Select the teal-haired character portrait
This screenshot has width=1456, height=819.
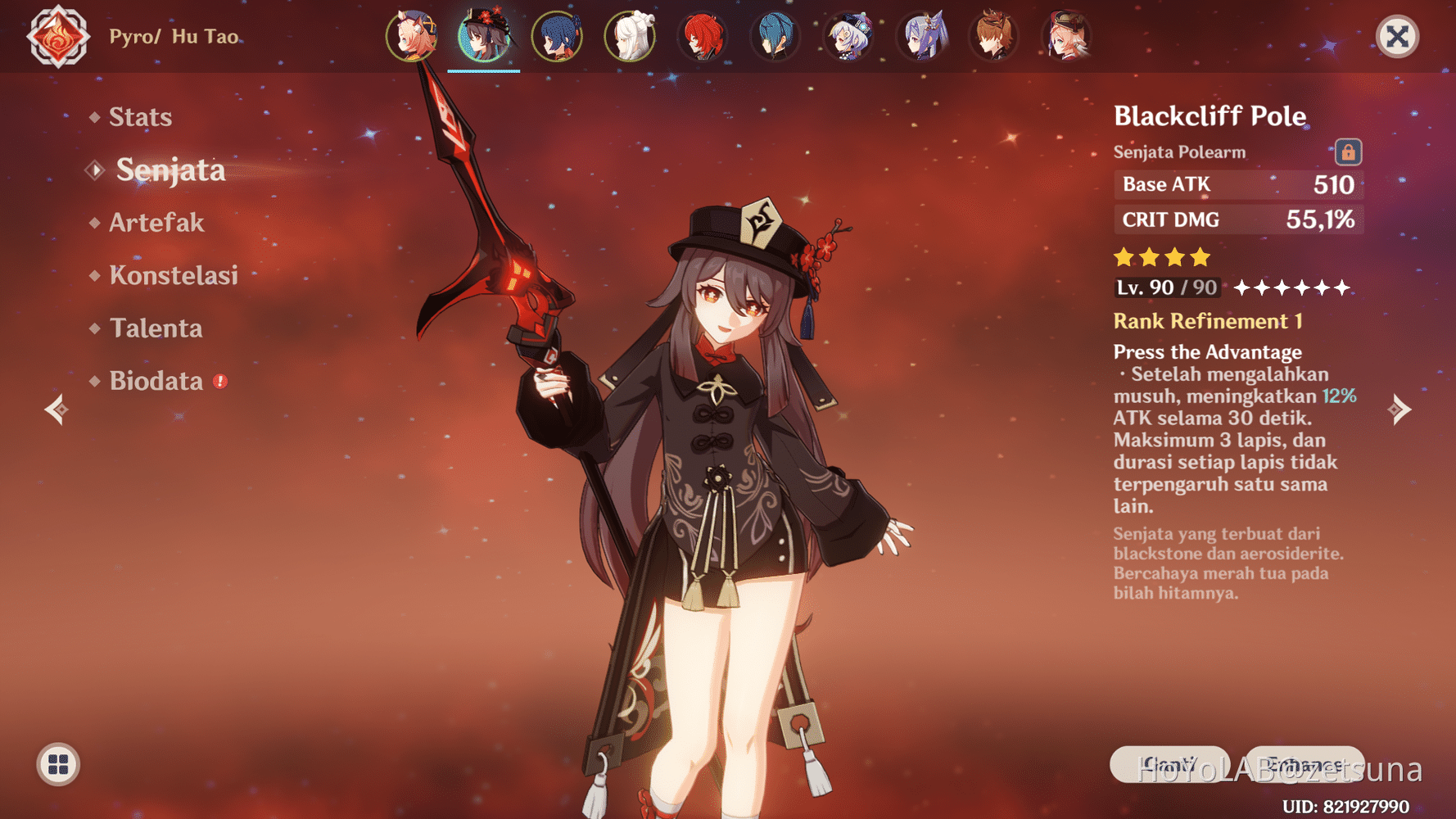775,37
